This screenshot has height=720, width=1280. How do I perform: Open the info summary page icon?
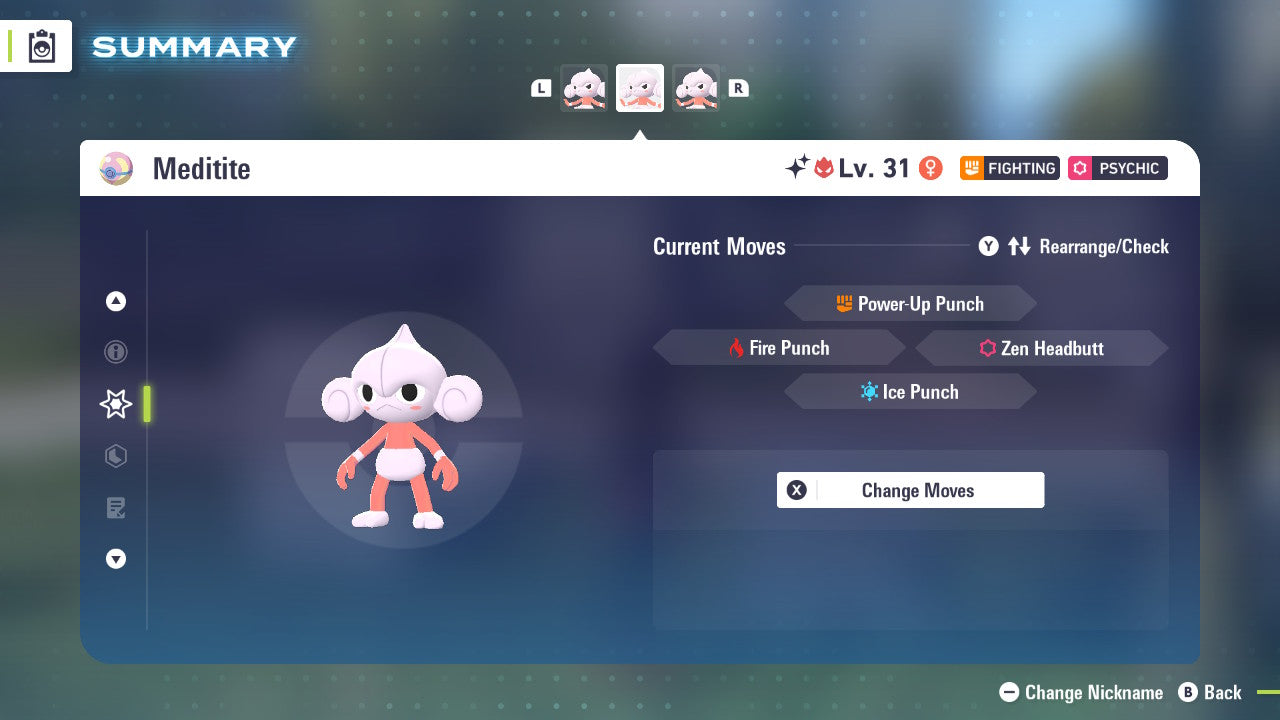coord(116,352)
